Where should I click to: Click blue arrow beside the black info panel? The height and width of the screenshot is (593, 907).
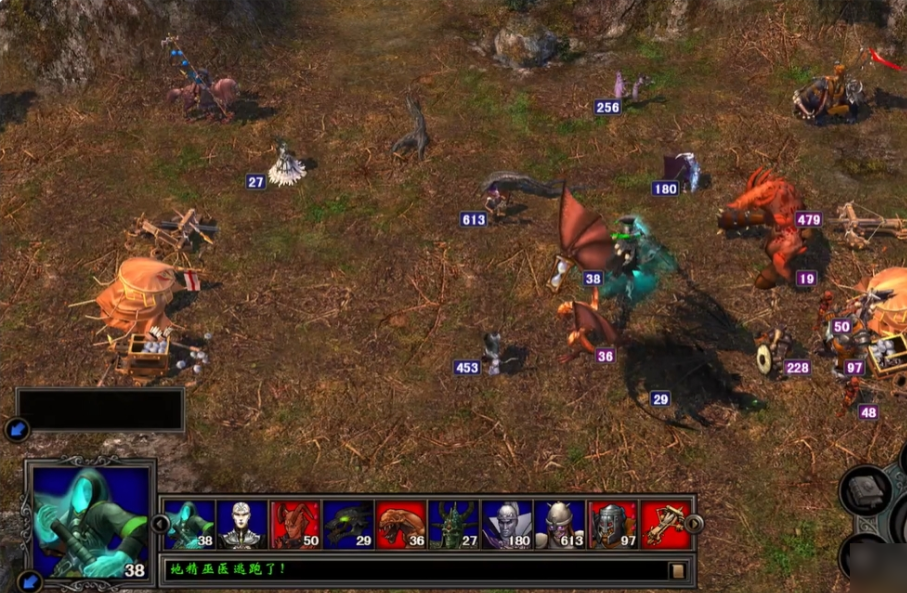[16, 430]
